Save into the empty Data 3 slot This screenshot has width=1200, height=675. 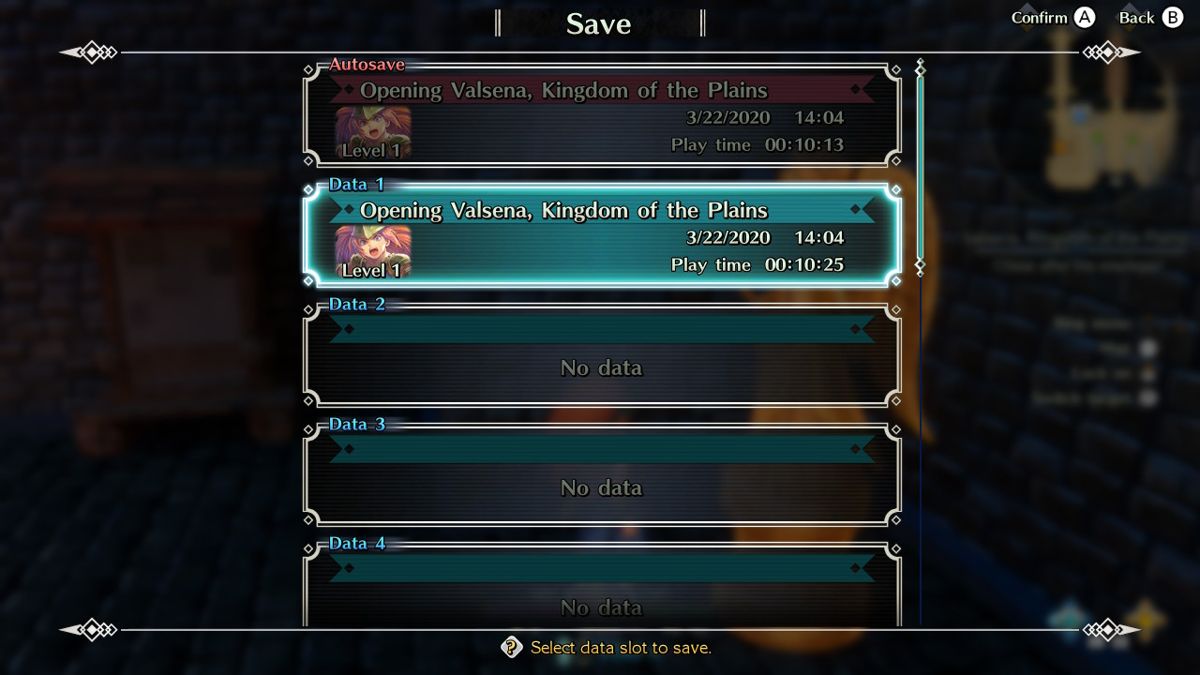[x=602, y=477]
